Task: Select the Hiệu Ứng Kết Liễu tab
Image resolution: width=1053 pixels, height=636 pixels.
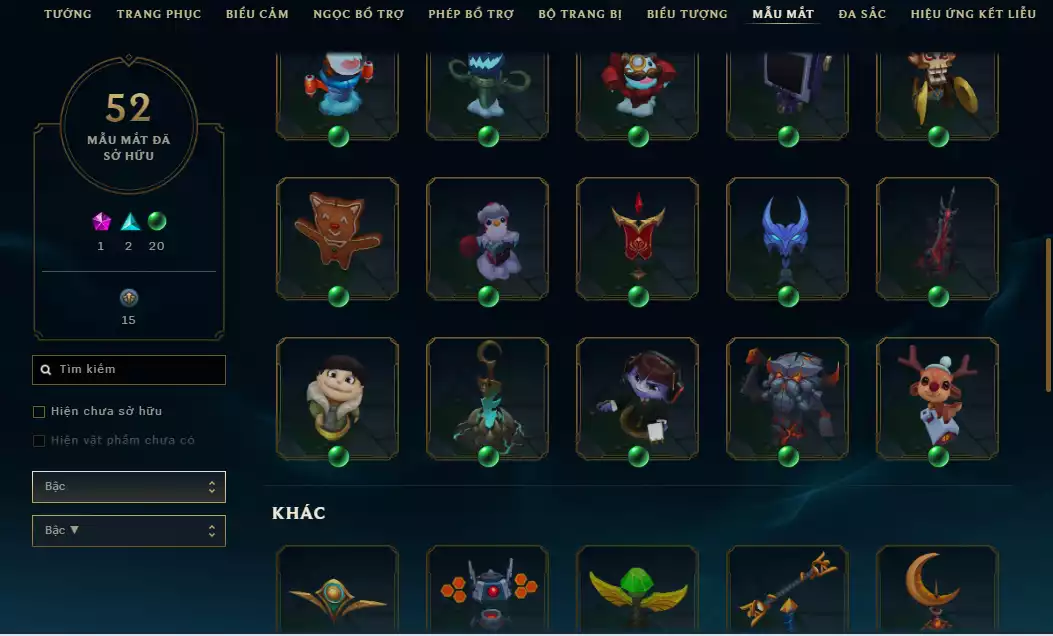Action: [x=973, y=14]
